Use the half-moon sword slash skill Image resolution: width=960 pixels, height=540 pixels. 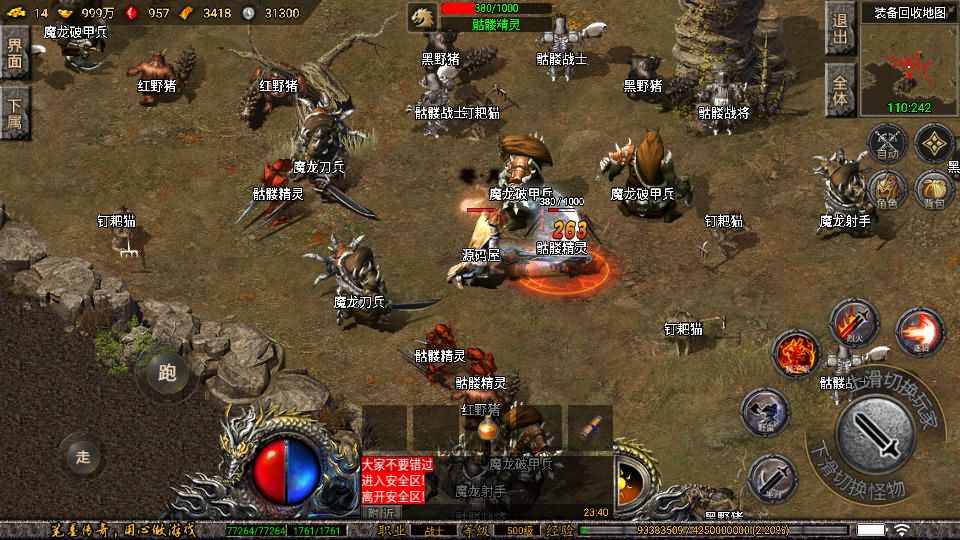(x=772, y=478)
